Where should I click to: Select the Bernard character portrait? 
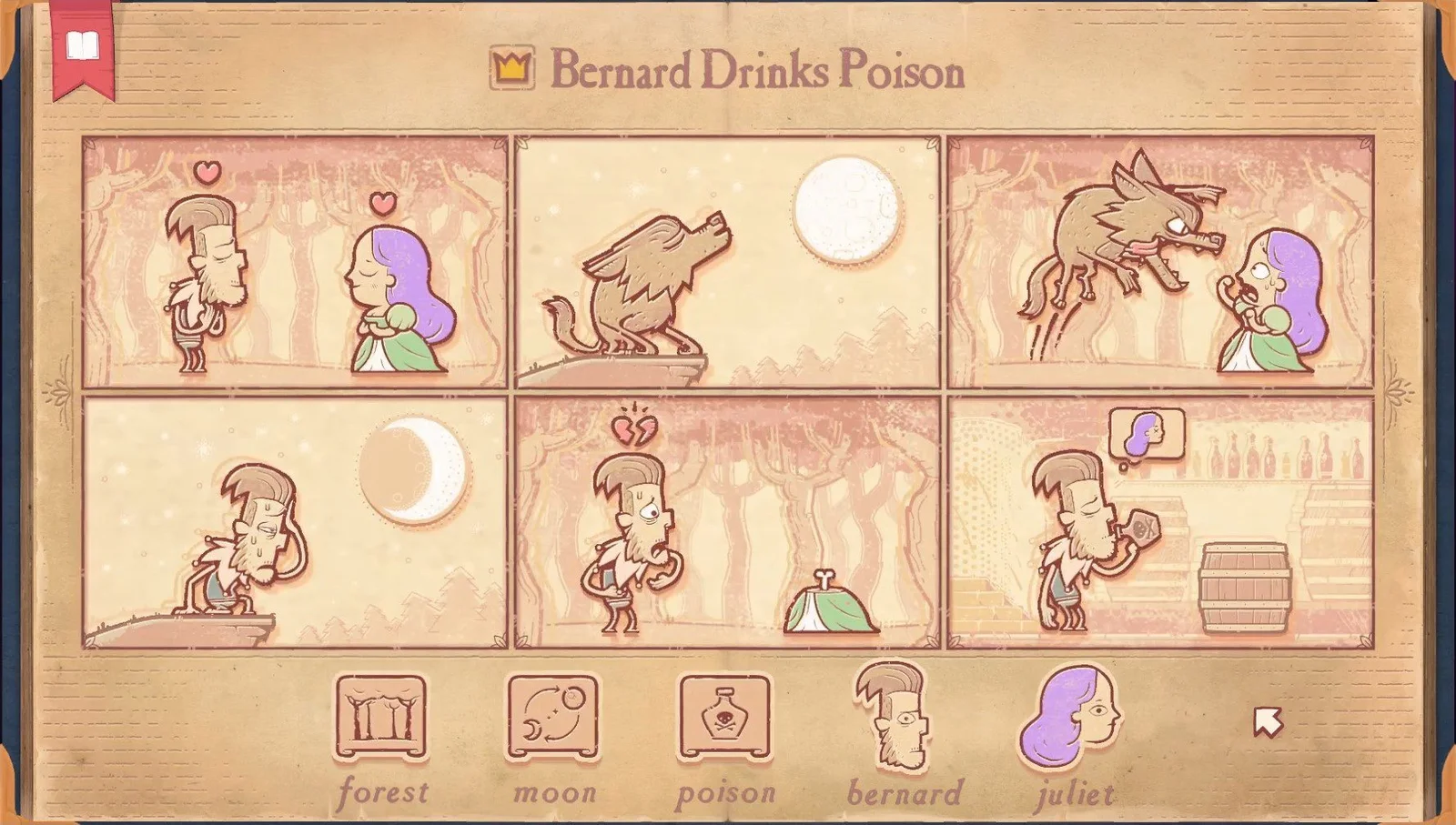889,719
